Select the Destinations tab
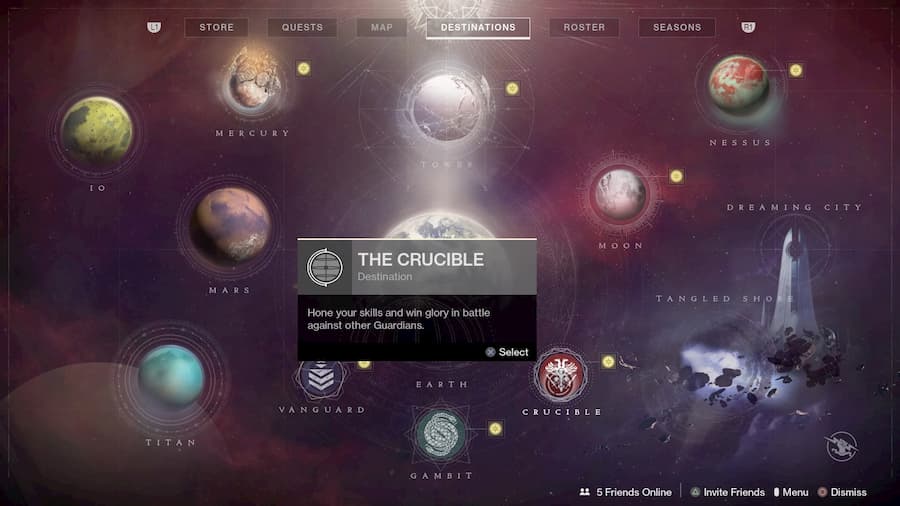 click(x=478, y=27)
